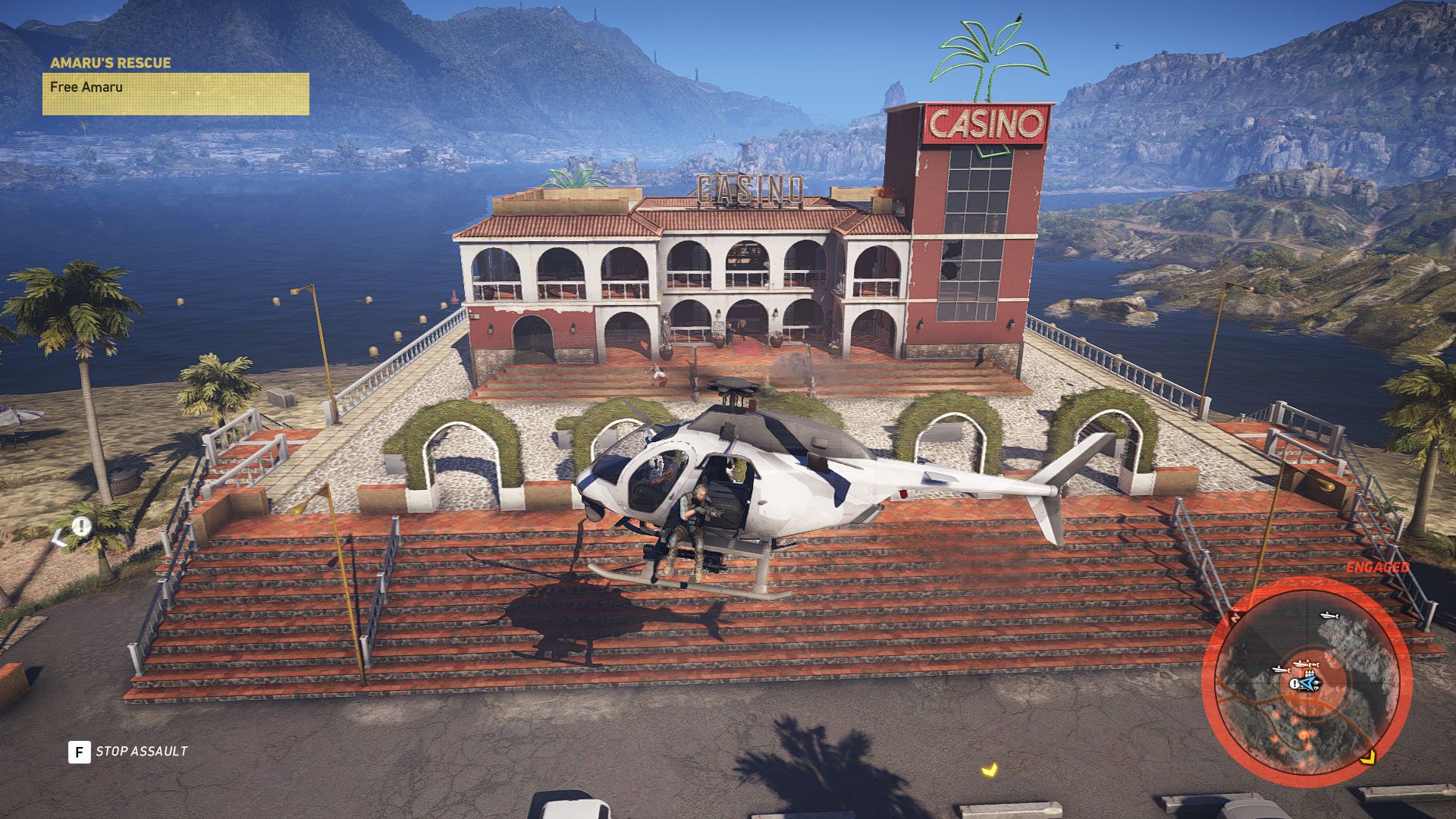This screenshot has height=819, width=1456.
Task: Click the white helicopter icon at minimap top
Action: pos(1329,615)
